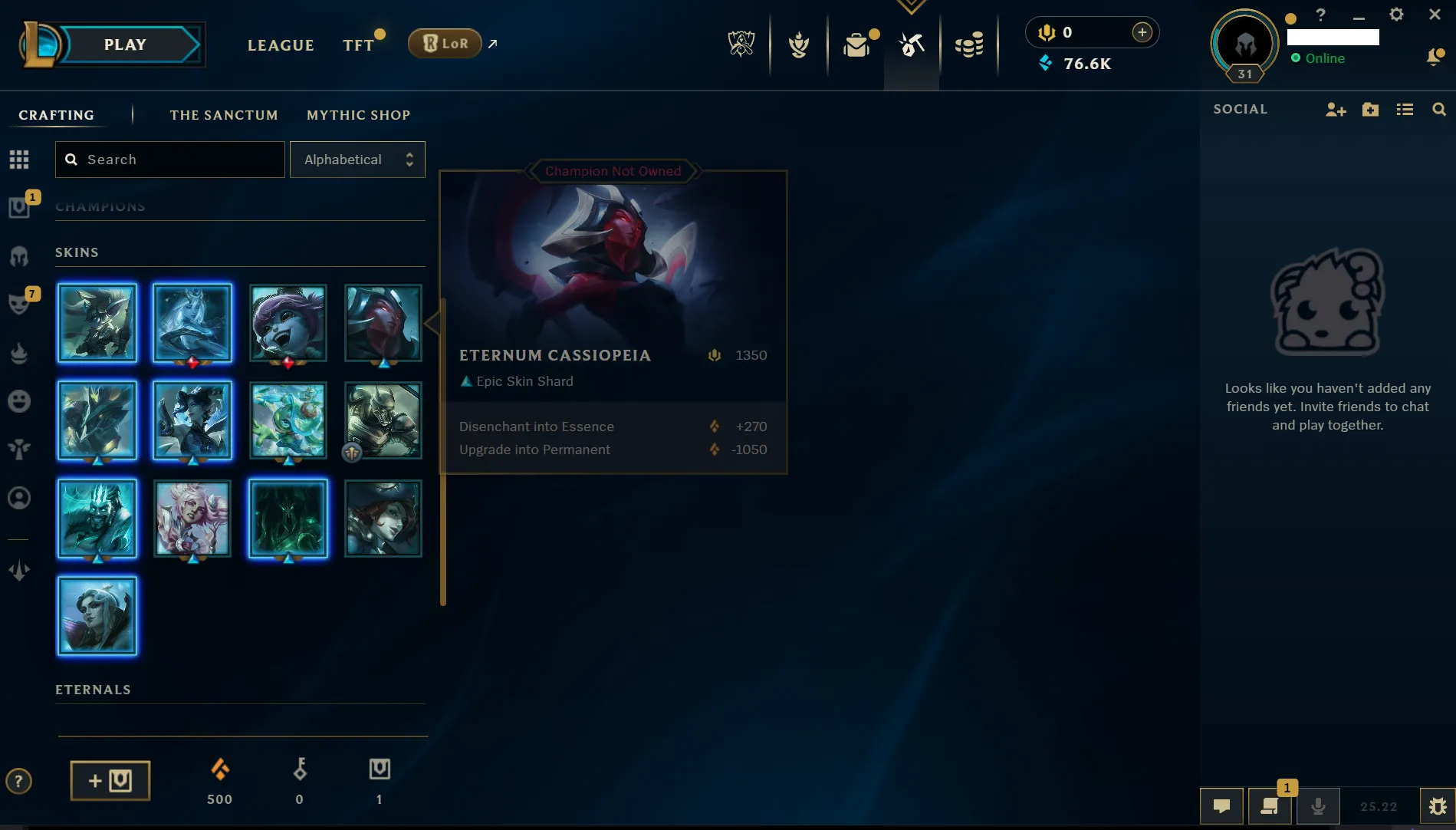Open the Alphabetical sort dropdown
Viewport: 1456px width, 830px height.
click(357, 159)
